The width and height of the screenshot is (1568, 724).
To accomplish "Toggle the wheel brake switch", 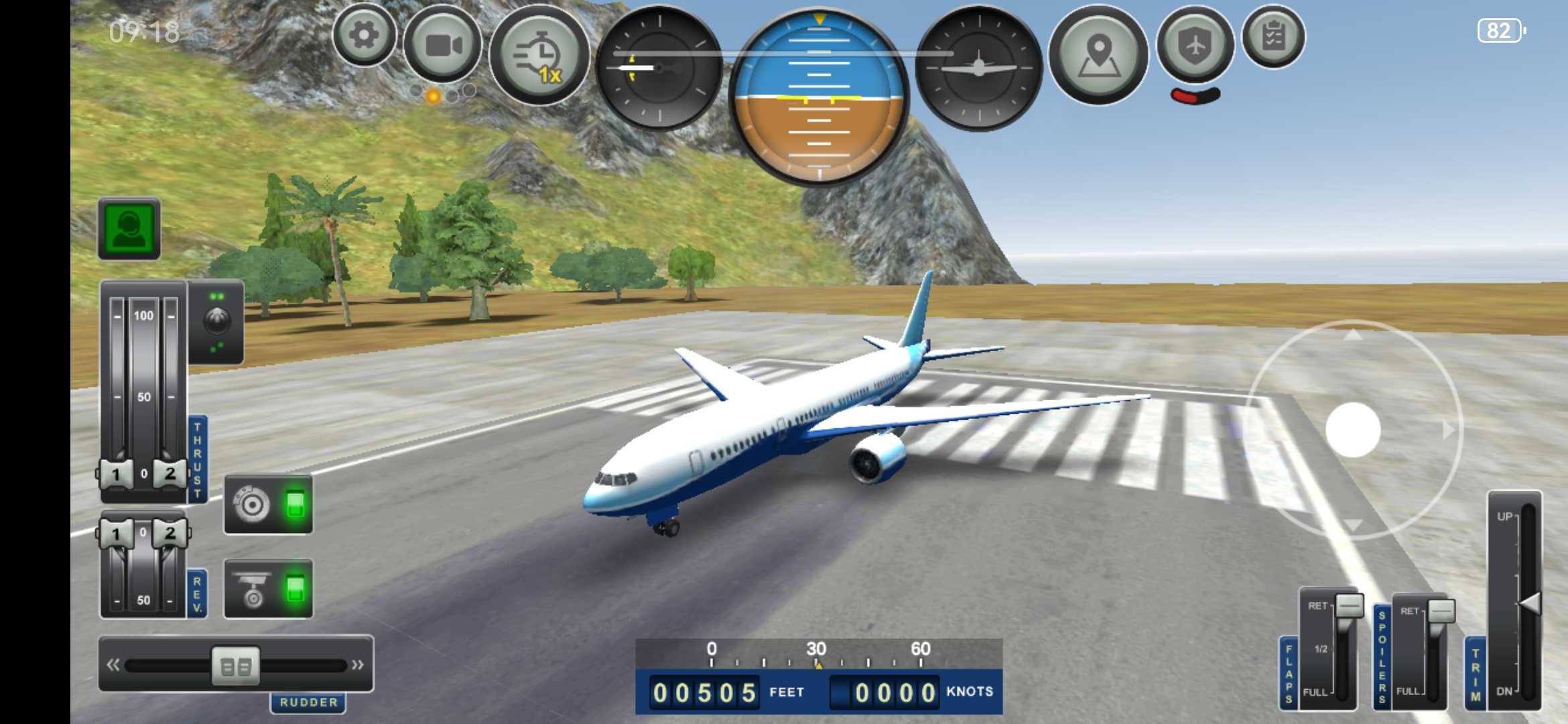I will pos(268,504).
